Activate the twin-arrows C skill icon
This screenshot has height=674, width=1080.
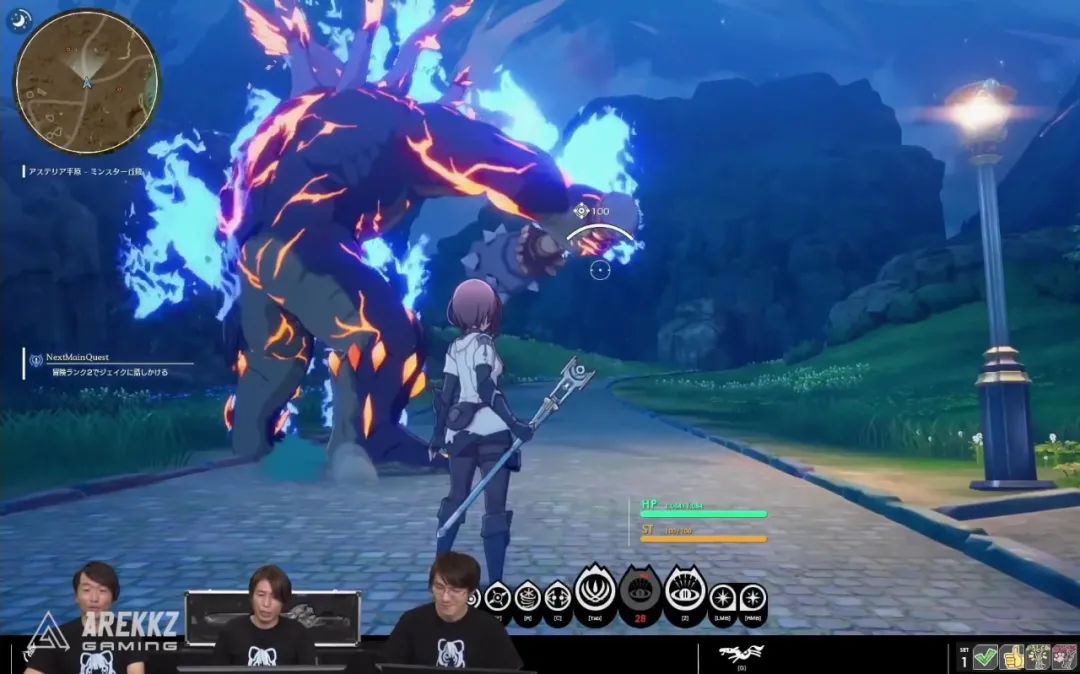click(557, 599)
